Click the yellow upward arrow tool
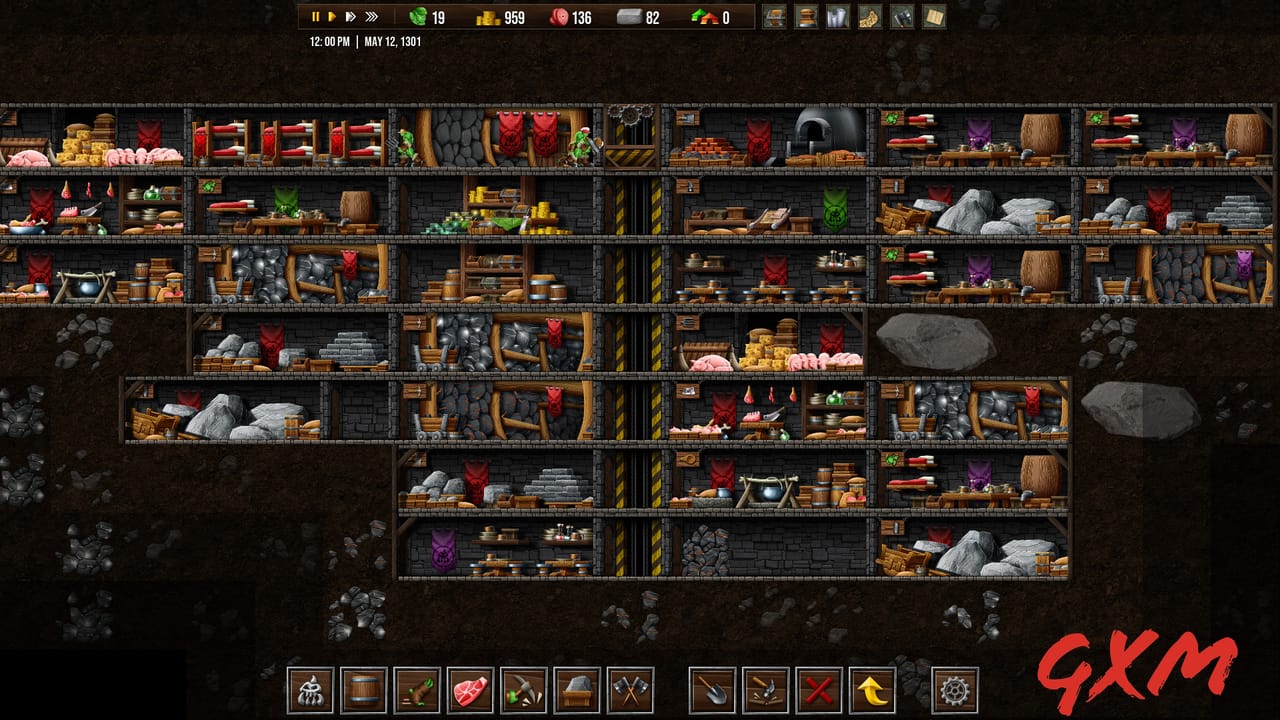Screen dimensions: 1280x720 click(x=870, y=690)
